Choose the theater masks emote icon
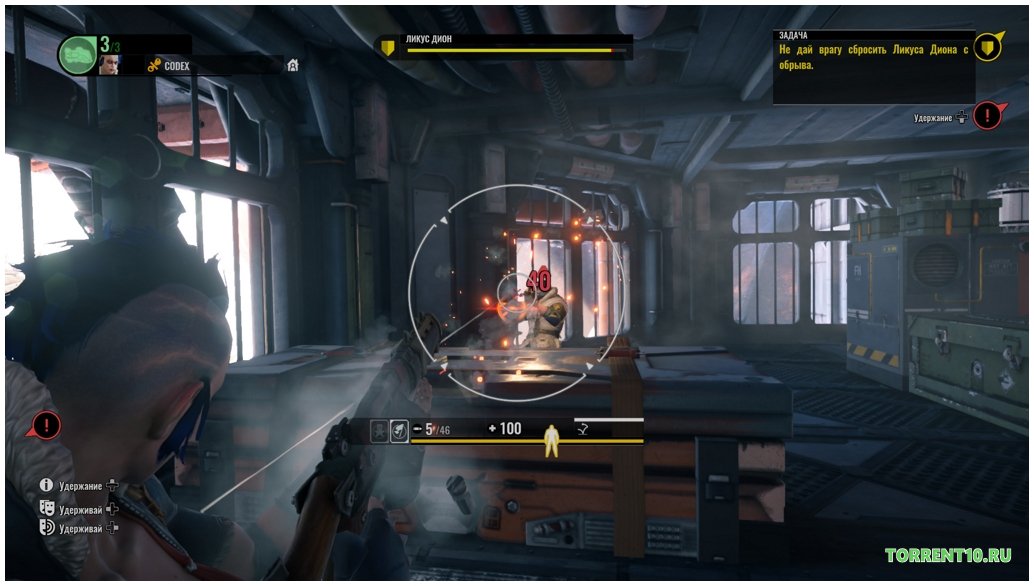 46,507
